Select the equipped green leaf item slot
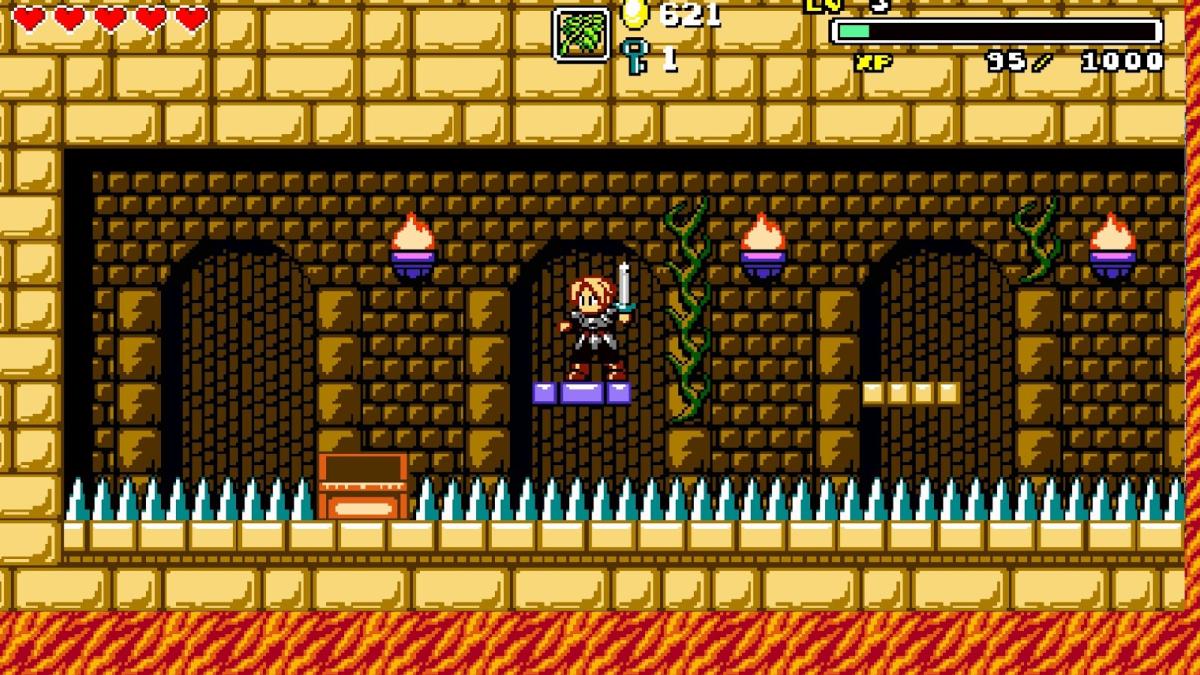The width and height of the screenshot is (1200, 675). pos(581,35)
